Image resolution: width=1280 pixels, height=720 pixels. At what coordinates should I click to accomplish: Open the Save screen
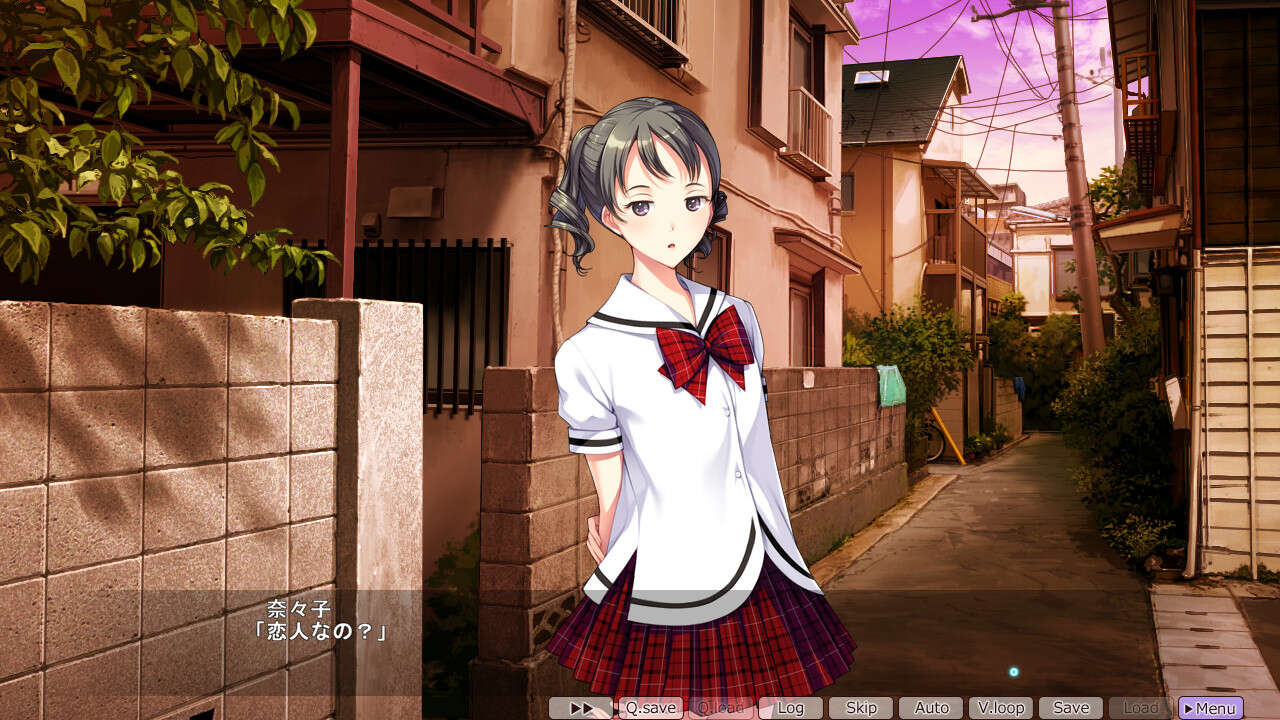click(1071, 707)
